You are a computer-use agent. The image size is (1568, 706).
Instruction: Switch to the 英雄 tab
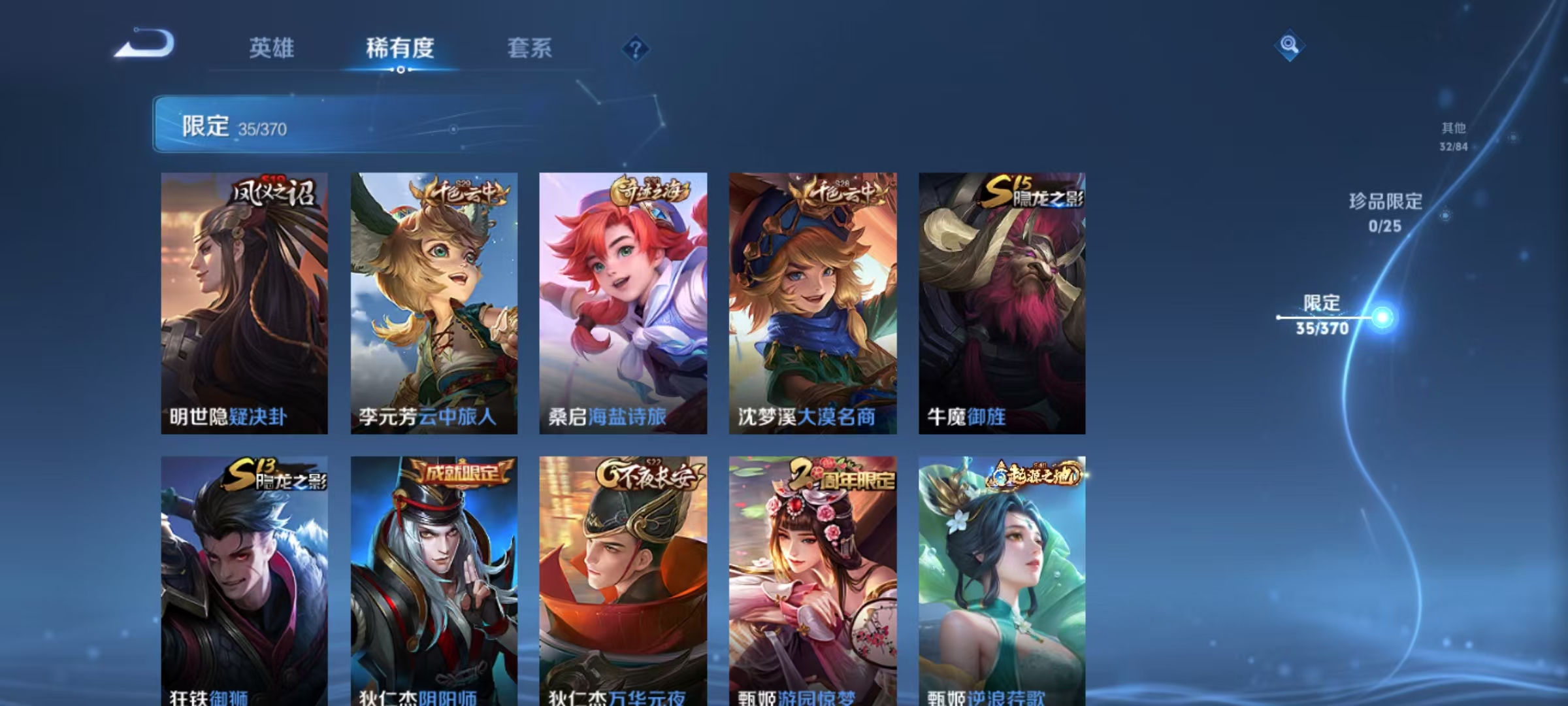(x=272, y=48)
